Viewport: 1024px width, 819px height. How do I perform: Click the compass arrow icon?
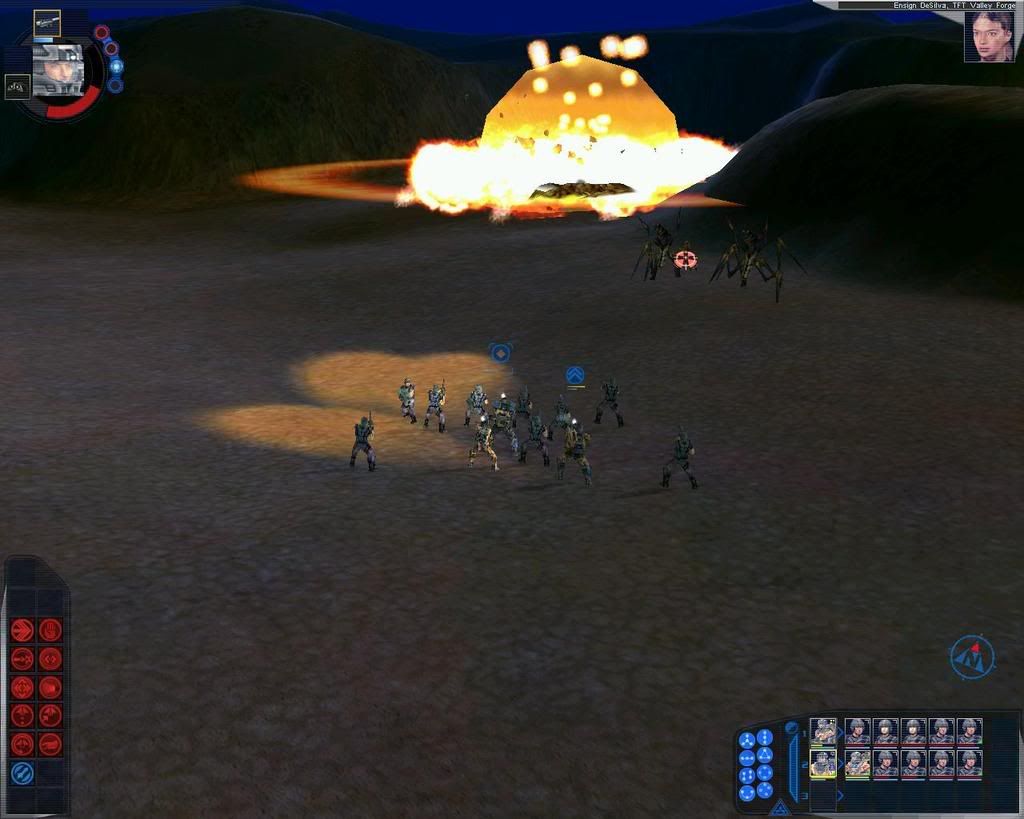point(971,657)
